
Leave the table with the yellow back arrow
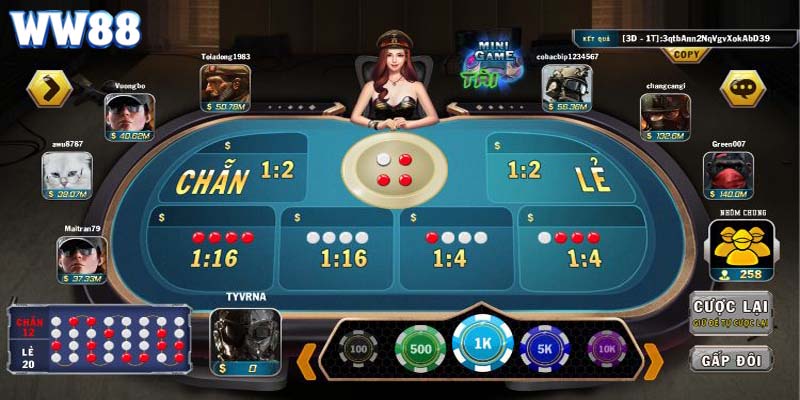[x=48, y=88]
